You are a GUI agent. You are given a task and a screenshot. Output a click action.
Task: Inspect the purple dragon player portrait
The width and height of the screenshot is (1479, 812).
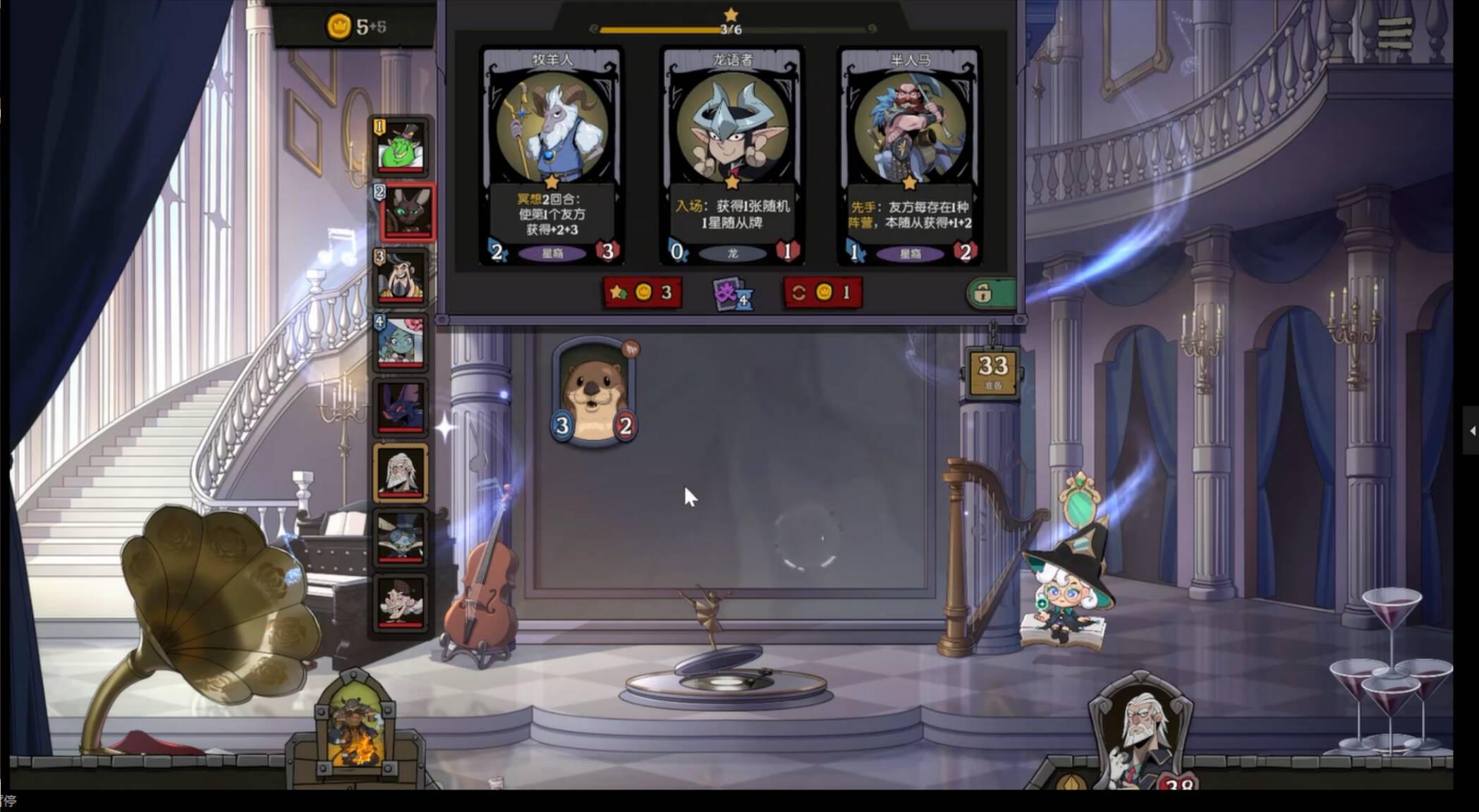(x=401, y=407)
